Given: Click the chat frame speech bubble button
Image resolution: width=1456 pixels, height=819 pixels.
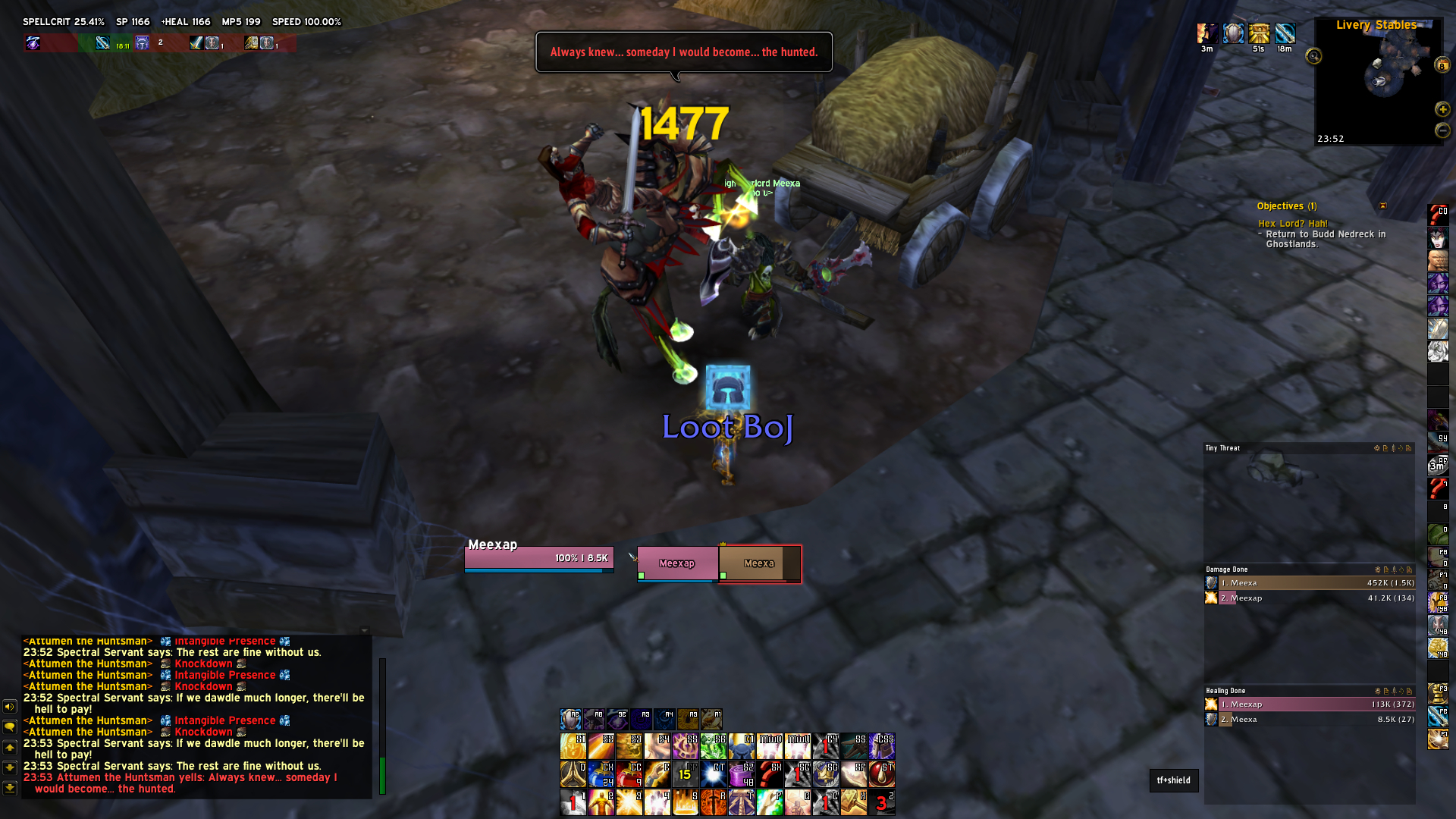Looking at the screenshot, I should point(10,726).
